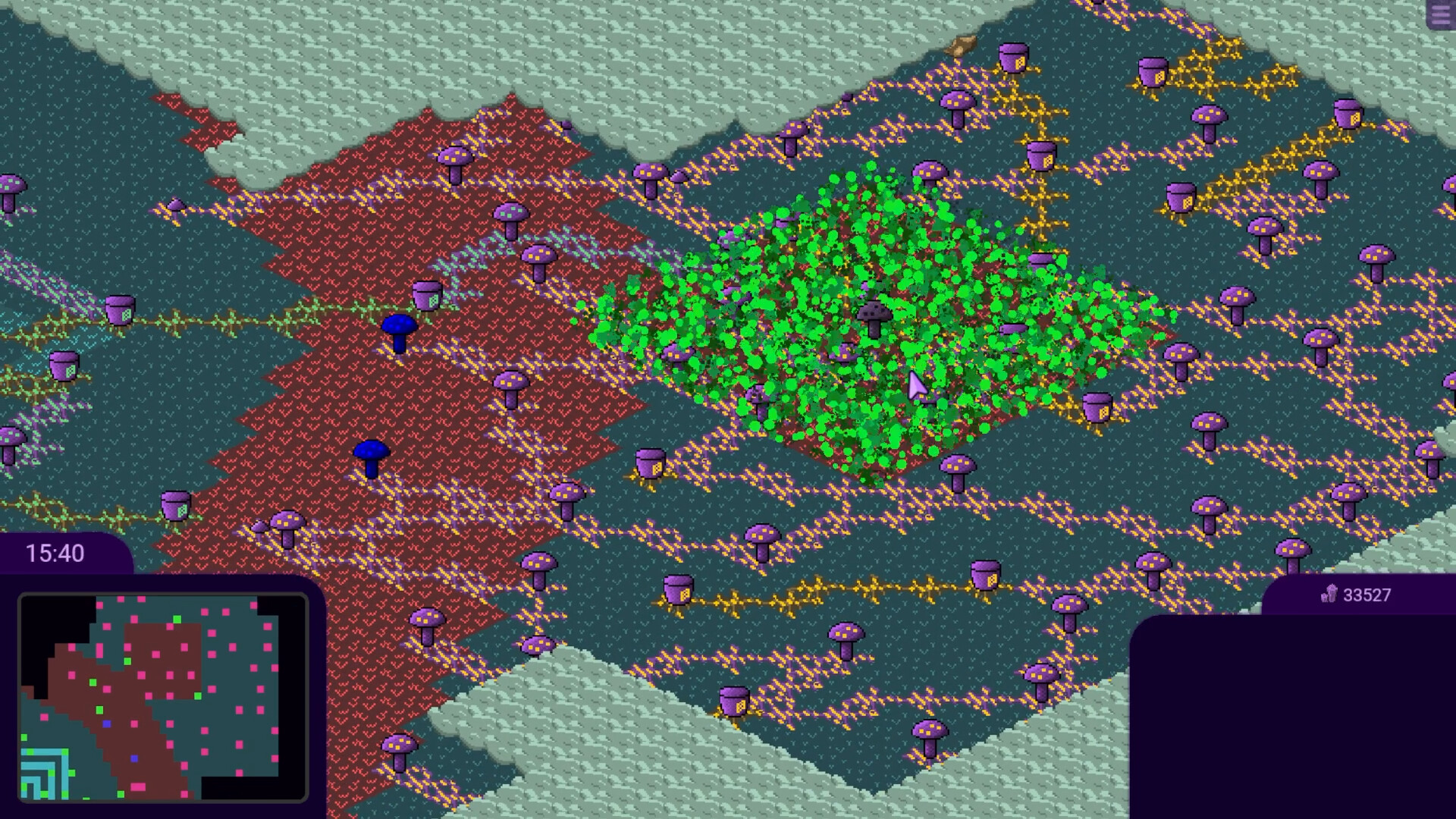Click the brown spore pod near the top-right mountains
Viewport: 1456px width, 819px height.
coord(961,45)
